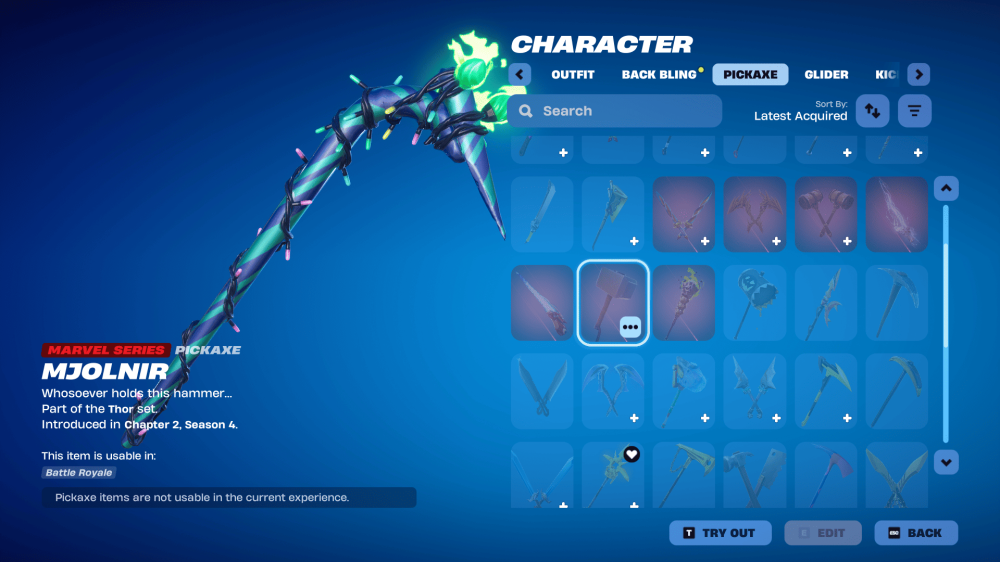
Task: Show more category tabs with right arrow
Action: click(x=919, y=74)
